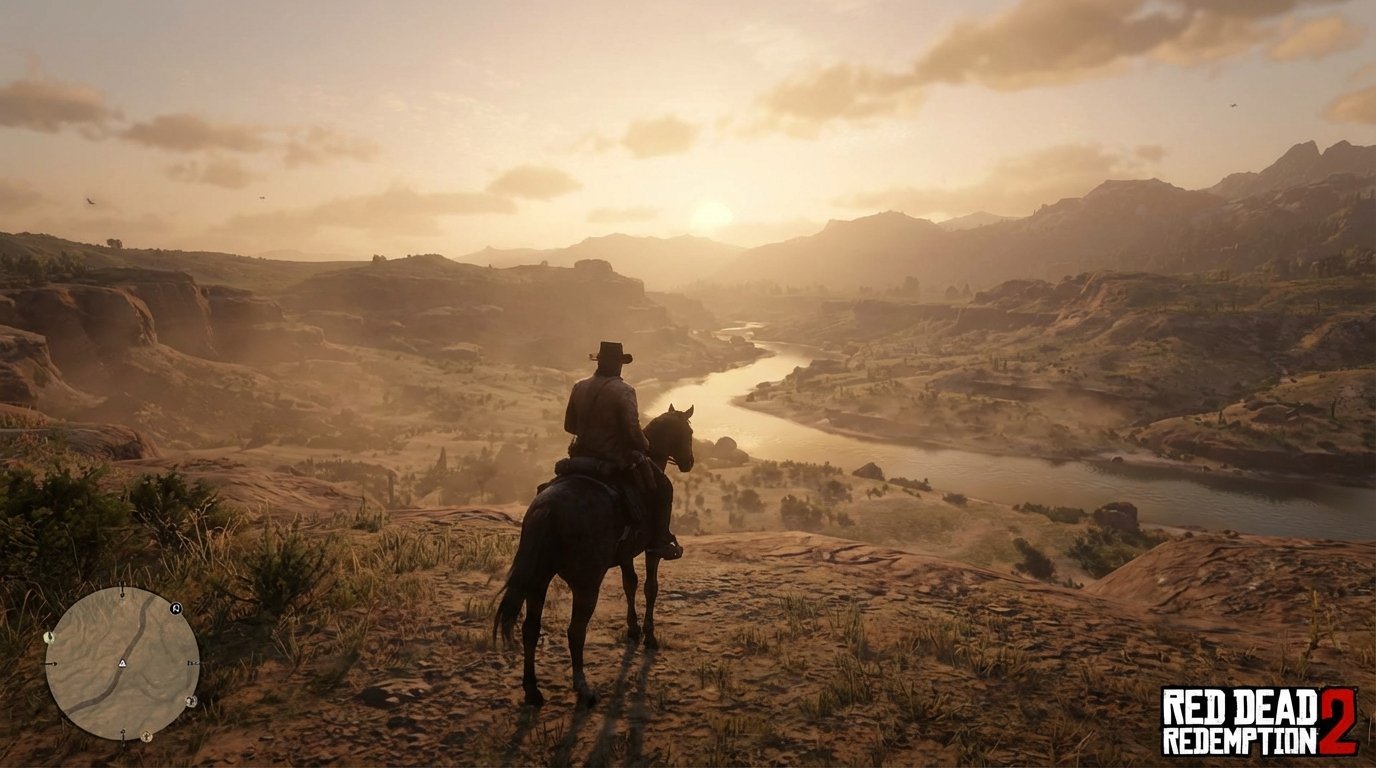Viewport: 1376px width, 768px height.
Task: Click the pin marker below the minimap circle
Action: point(122,740)
